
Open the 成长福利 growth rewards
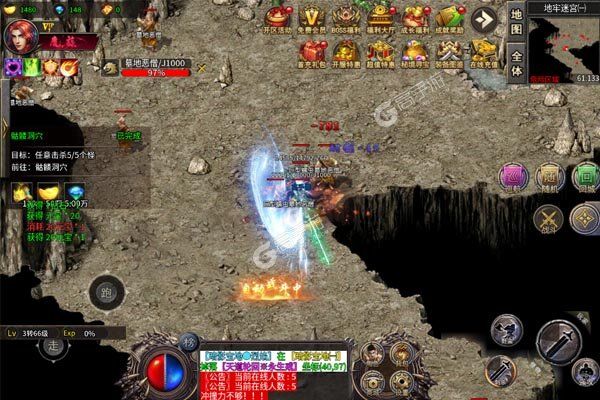click(412, 18)
